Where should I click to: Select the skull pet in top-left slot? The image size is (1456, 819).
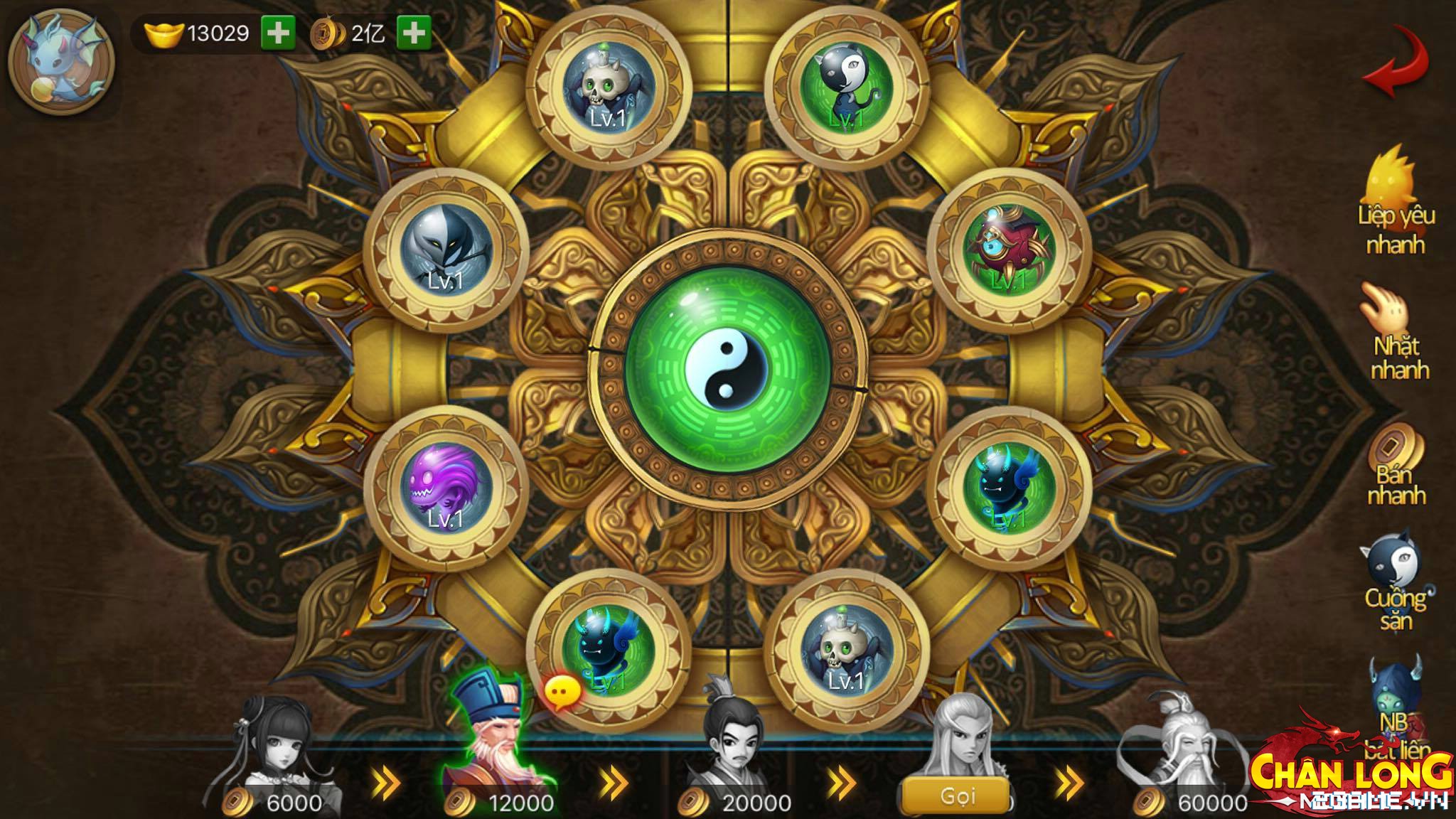pyautogui.click(x=608, y=85)
